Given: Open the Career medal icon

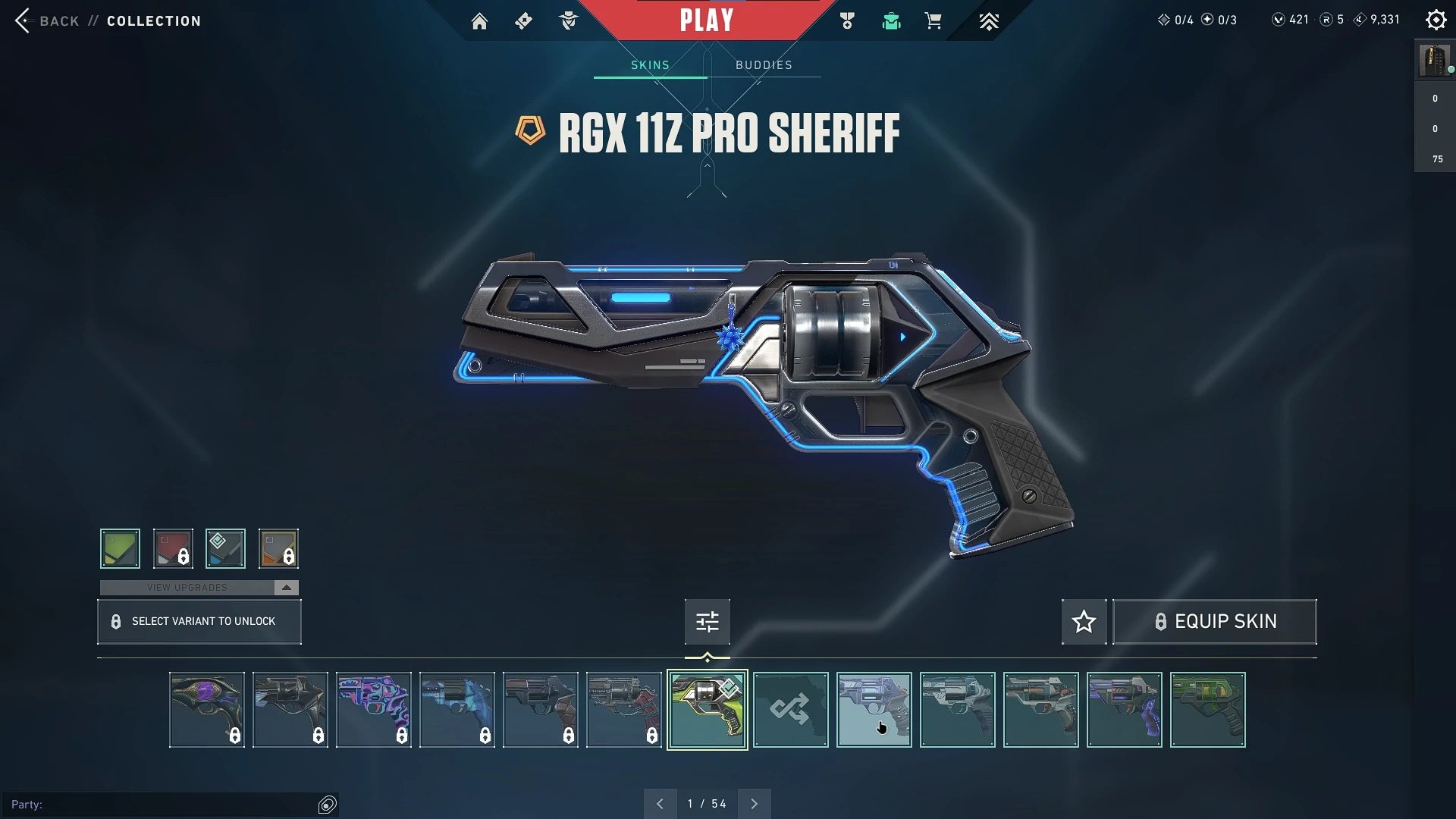Looking at the screenshot, I should coord(847,20).
